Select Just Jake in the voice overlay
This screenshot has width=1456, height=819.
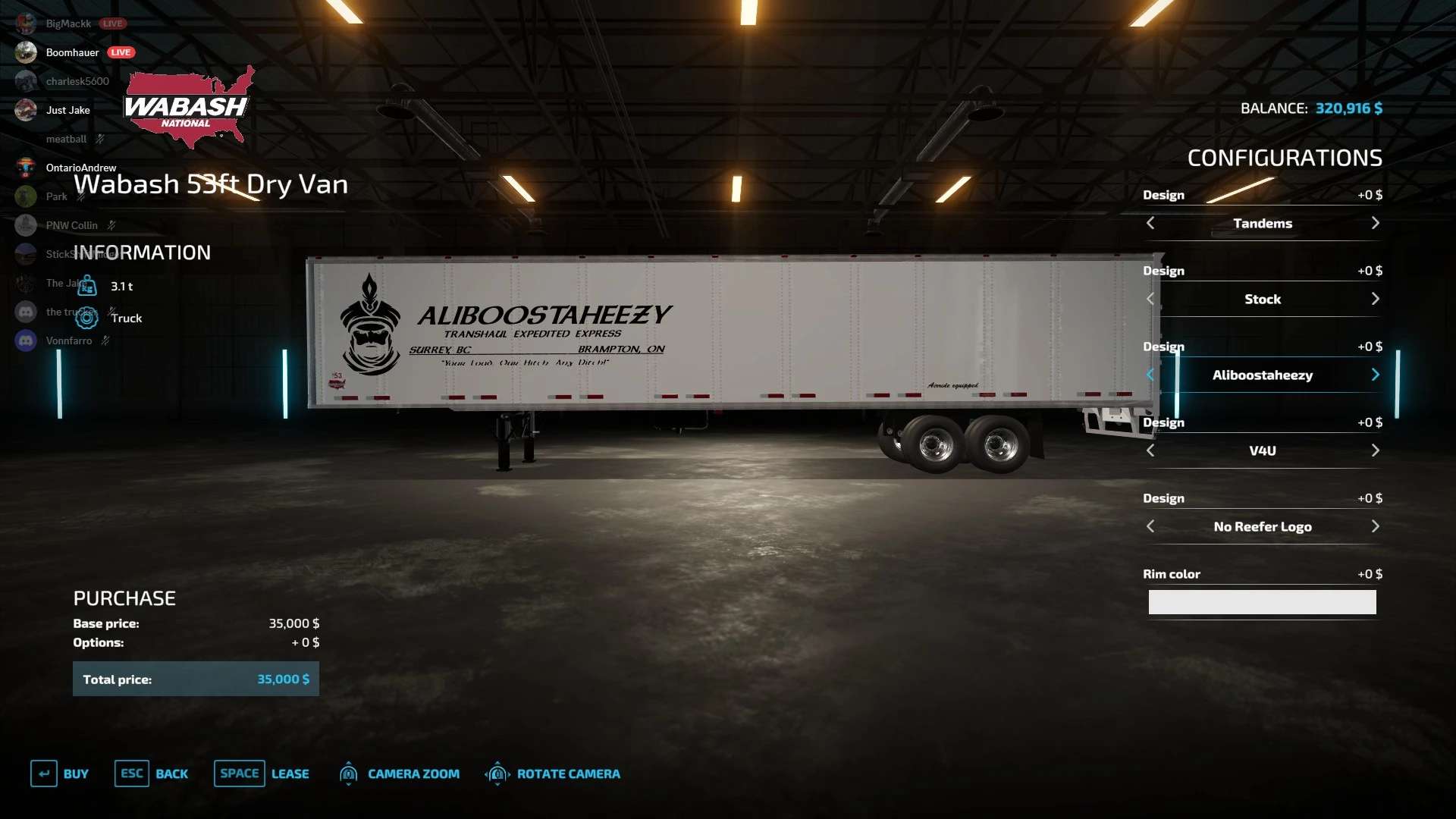click(x=67, y=110)
